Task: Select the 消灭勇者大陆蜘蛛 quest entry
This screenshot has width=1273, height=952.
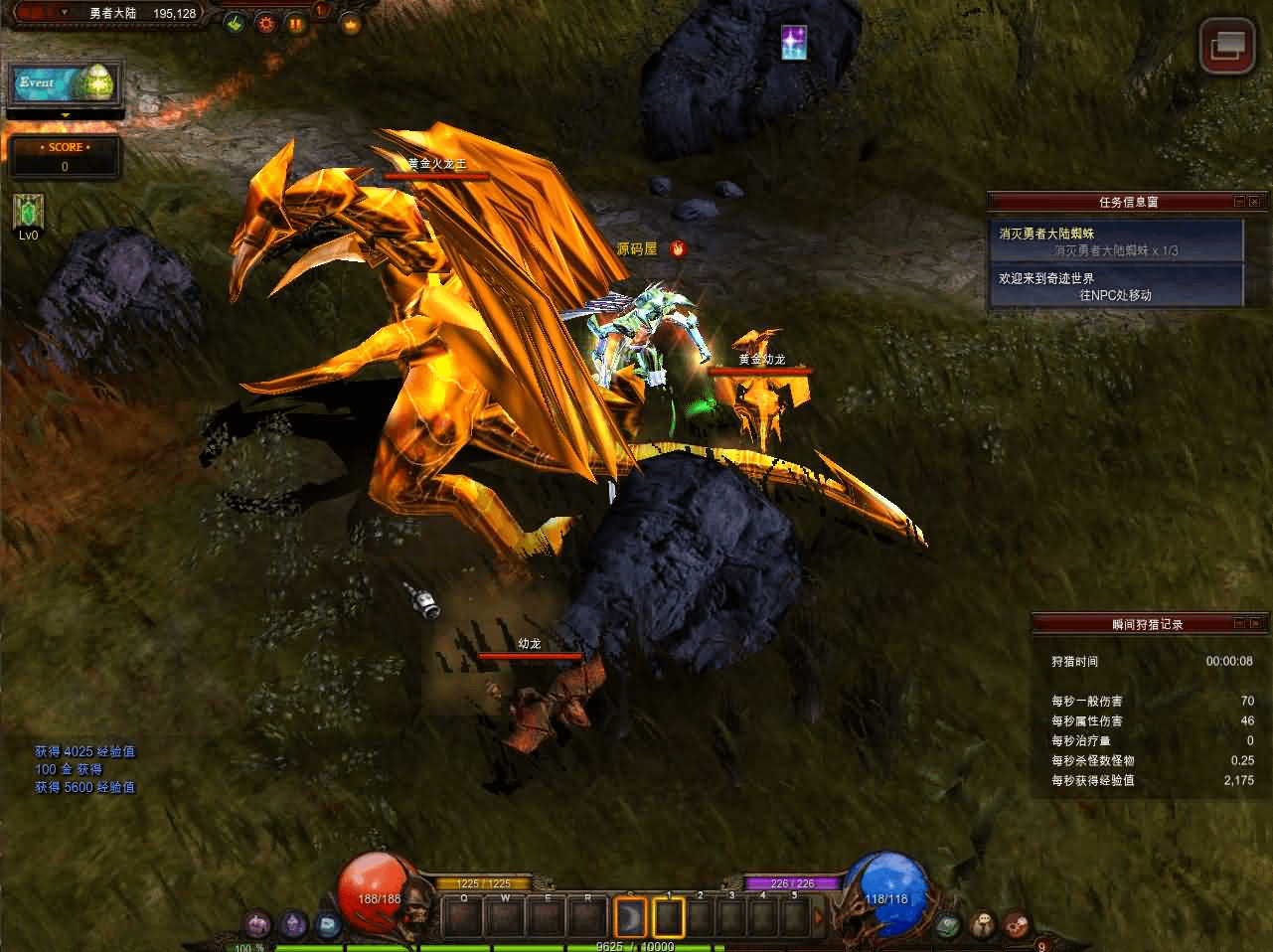Action: pos(1116,241)
